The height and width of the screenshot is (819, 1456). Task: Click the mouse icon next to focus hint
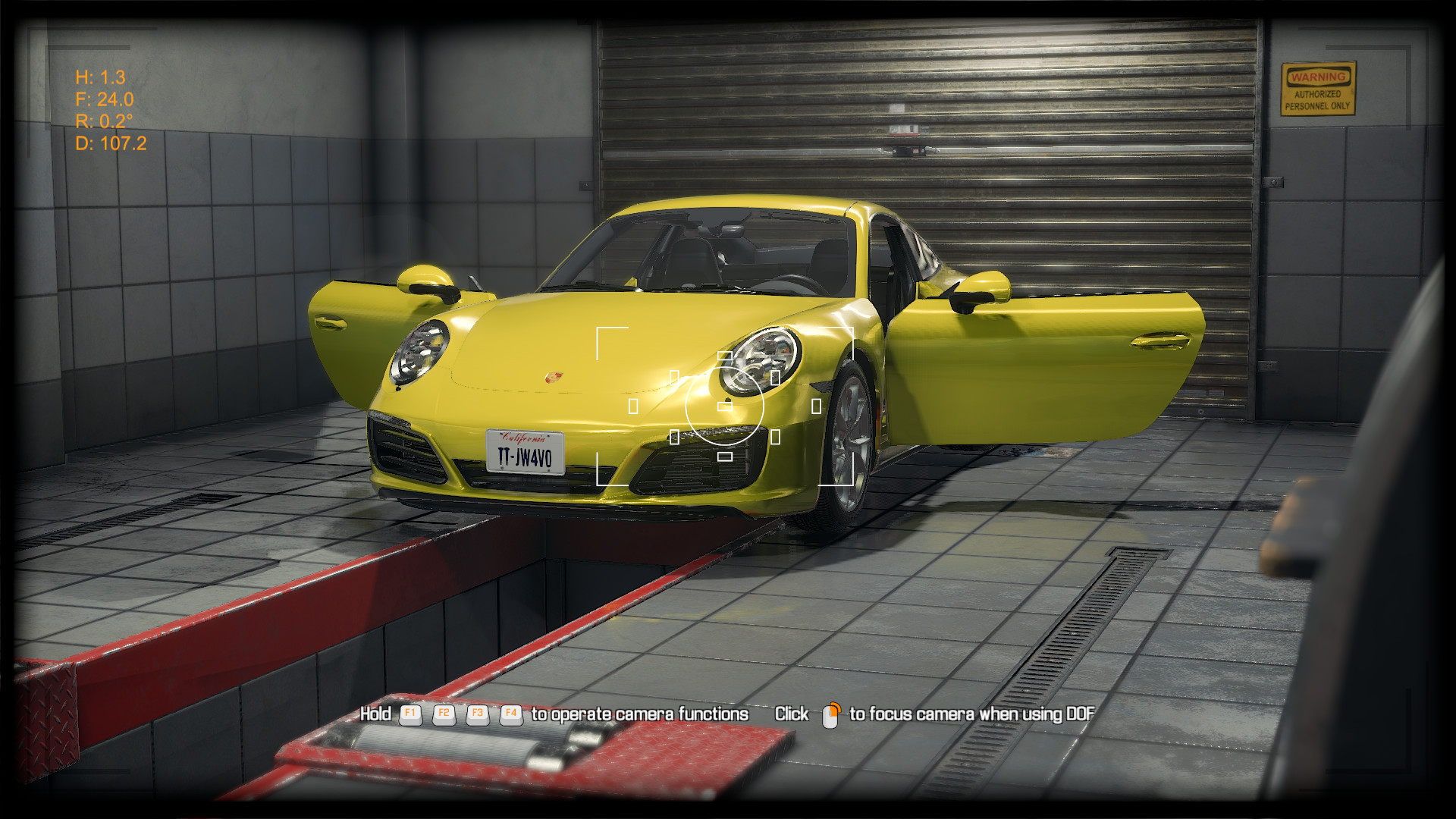tap(830, 714)
